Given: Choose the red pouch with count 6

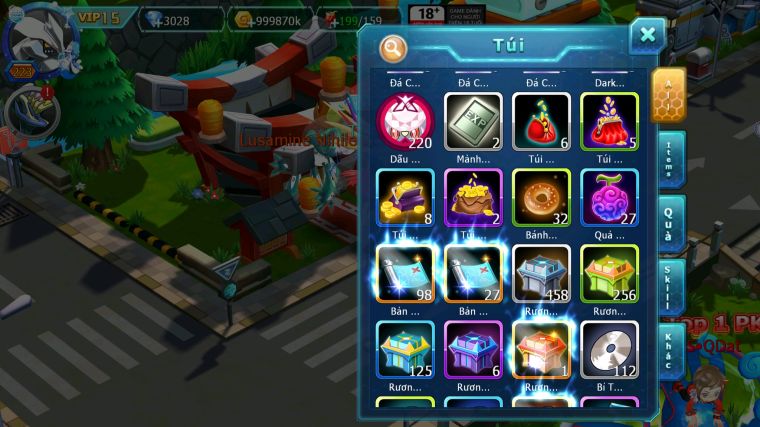Looking at the screenshot, I should tap(542, 122).
